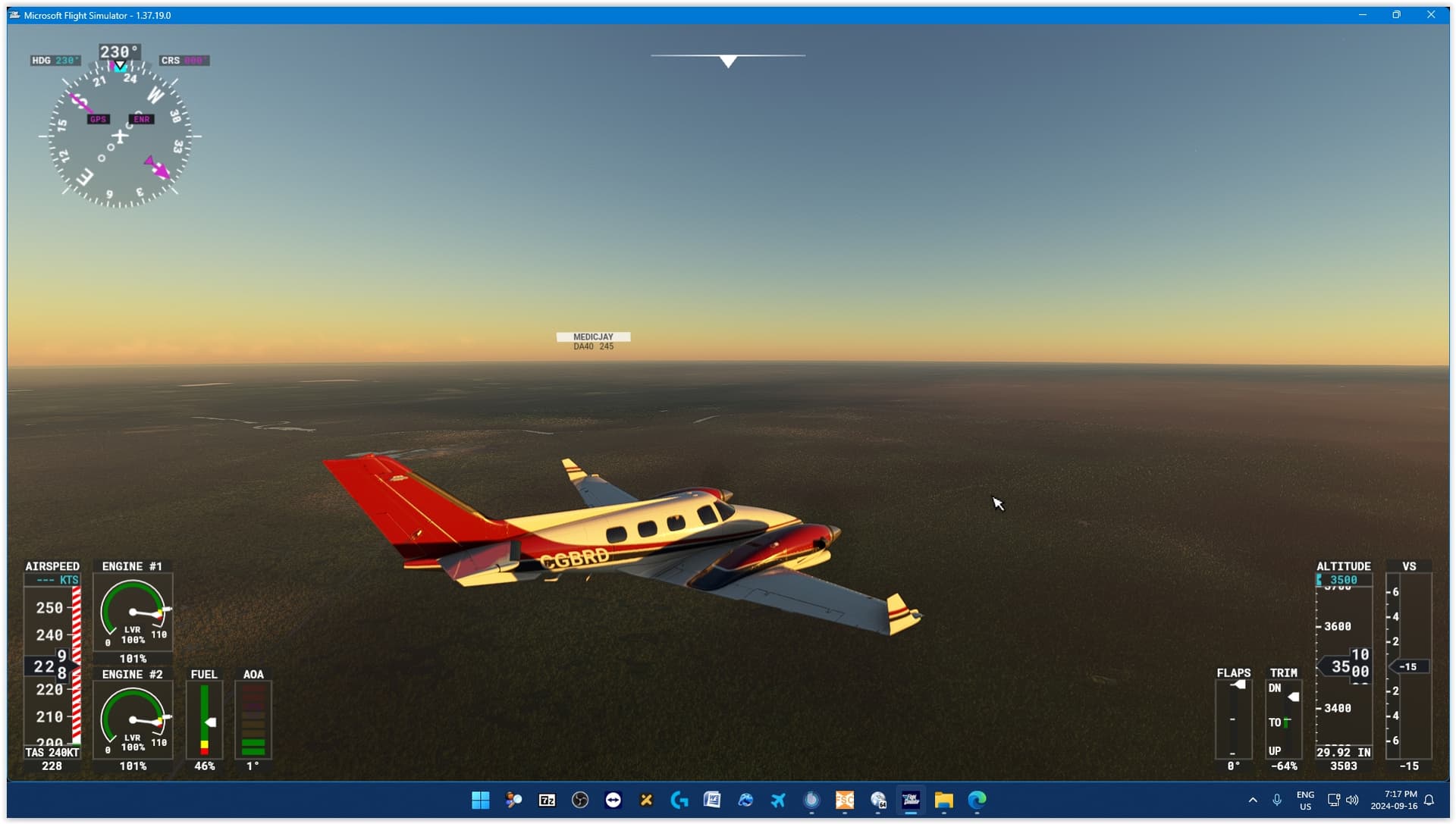Open Microsoft Word from the taskbar
1456x824 pixels.
point(713,801)
